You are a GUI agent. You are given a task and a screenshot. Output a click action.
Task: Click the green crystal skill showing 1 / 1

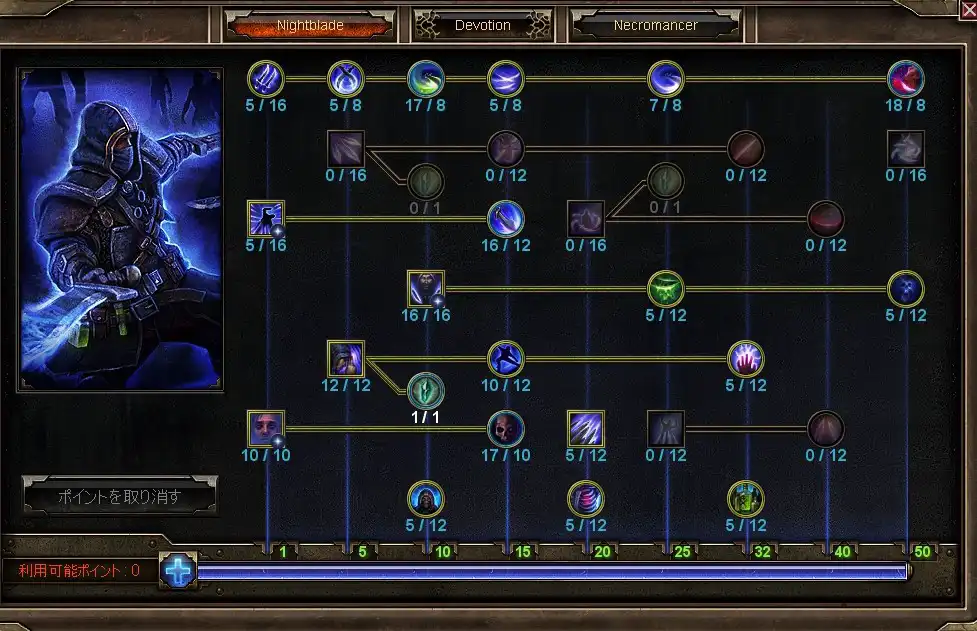[x=426, y=390]
